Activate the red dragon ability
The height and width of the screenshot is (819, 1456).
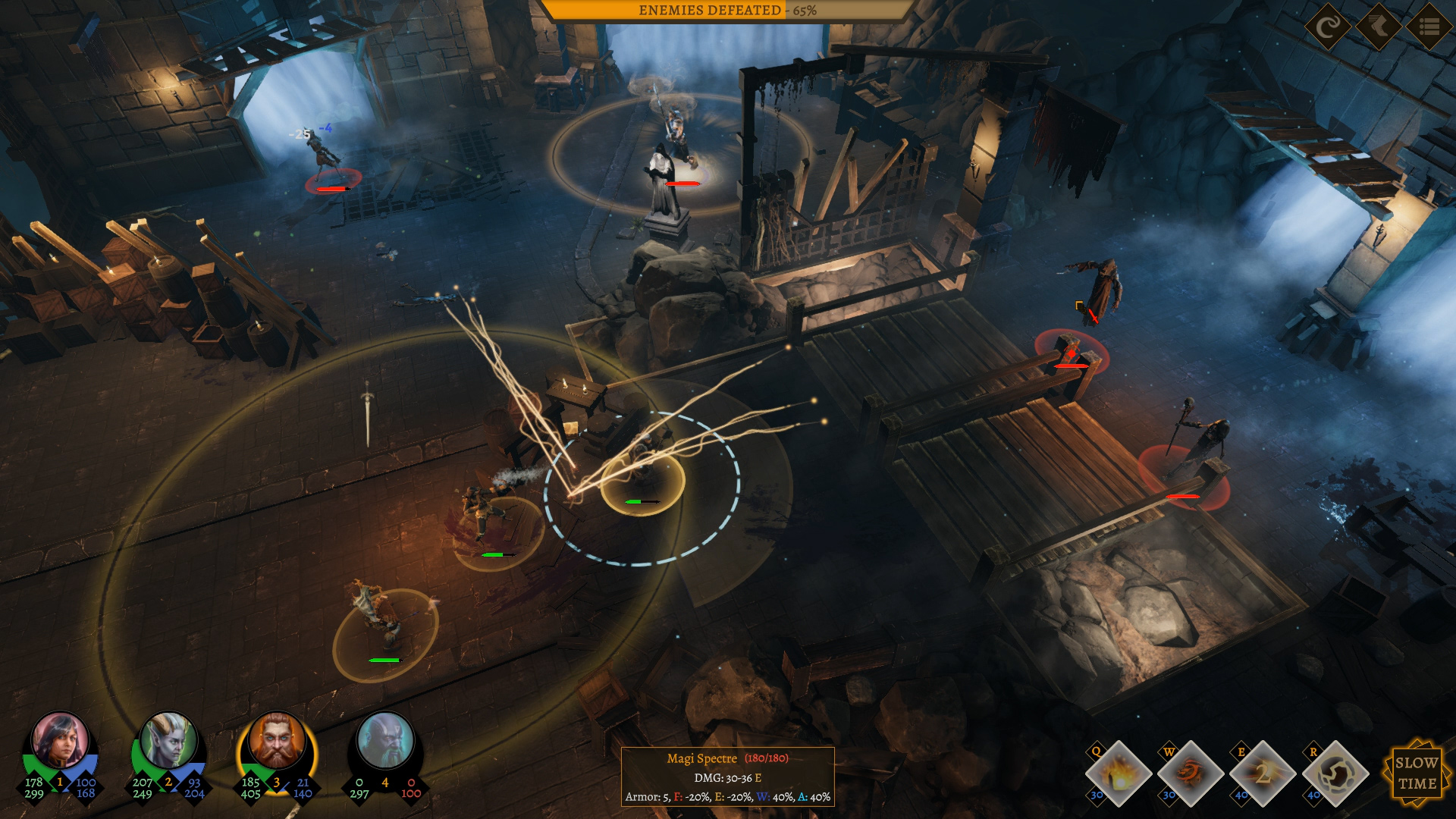pos(1191,773)
